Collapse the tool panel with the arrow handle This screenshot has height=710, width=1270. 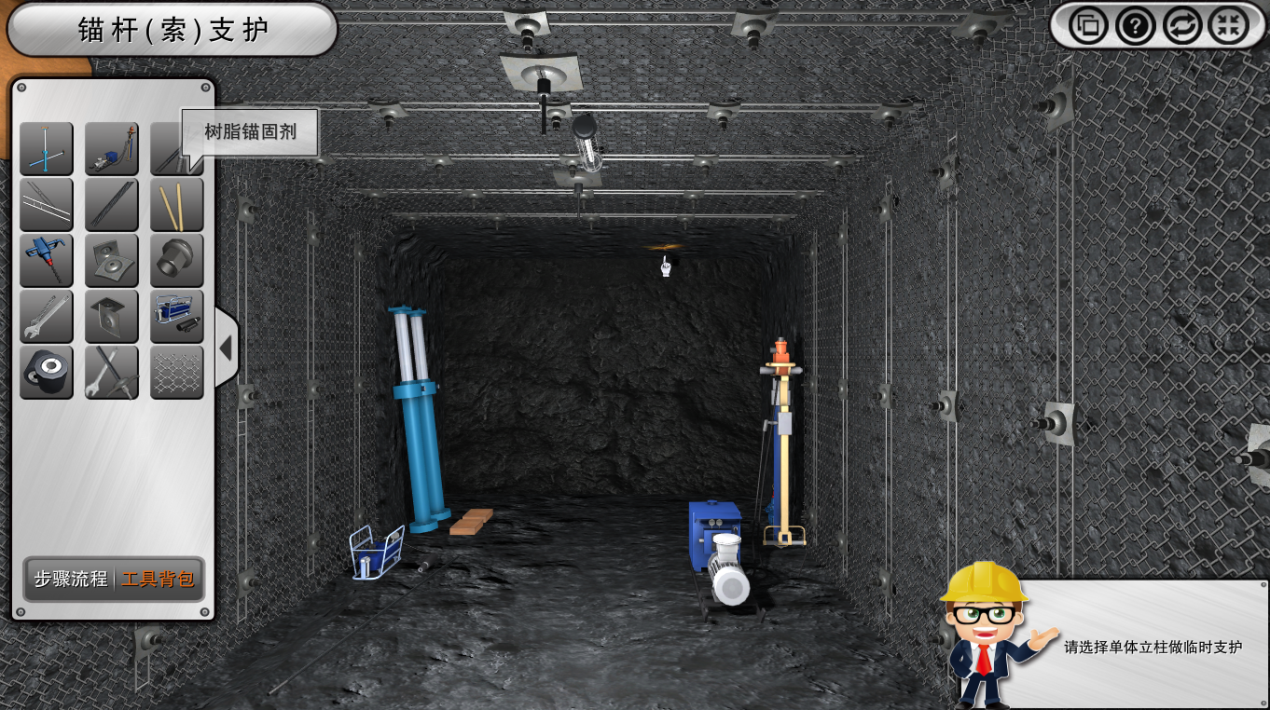pos(226,348)
